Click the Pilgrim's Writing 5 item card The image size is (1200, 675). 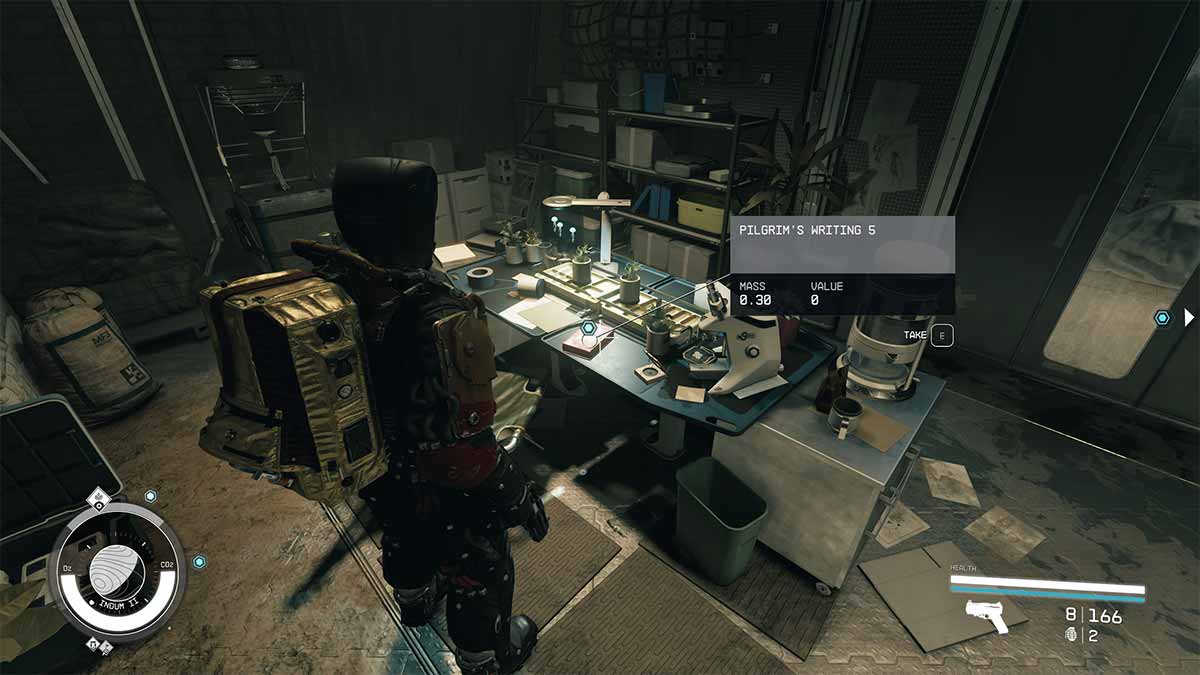click(x=842, y=266)
